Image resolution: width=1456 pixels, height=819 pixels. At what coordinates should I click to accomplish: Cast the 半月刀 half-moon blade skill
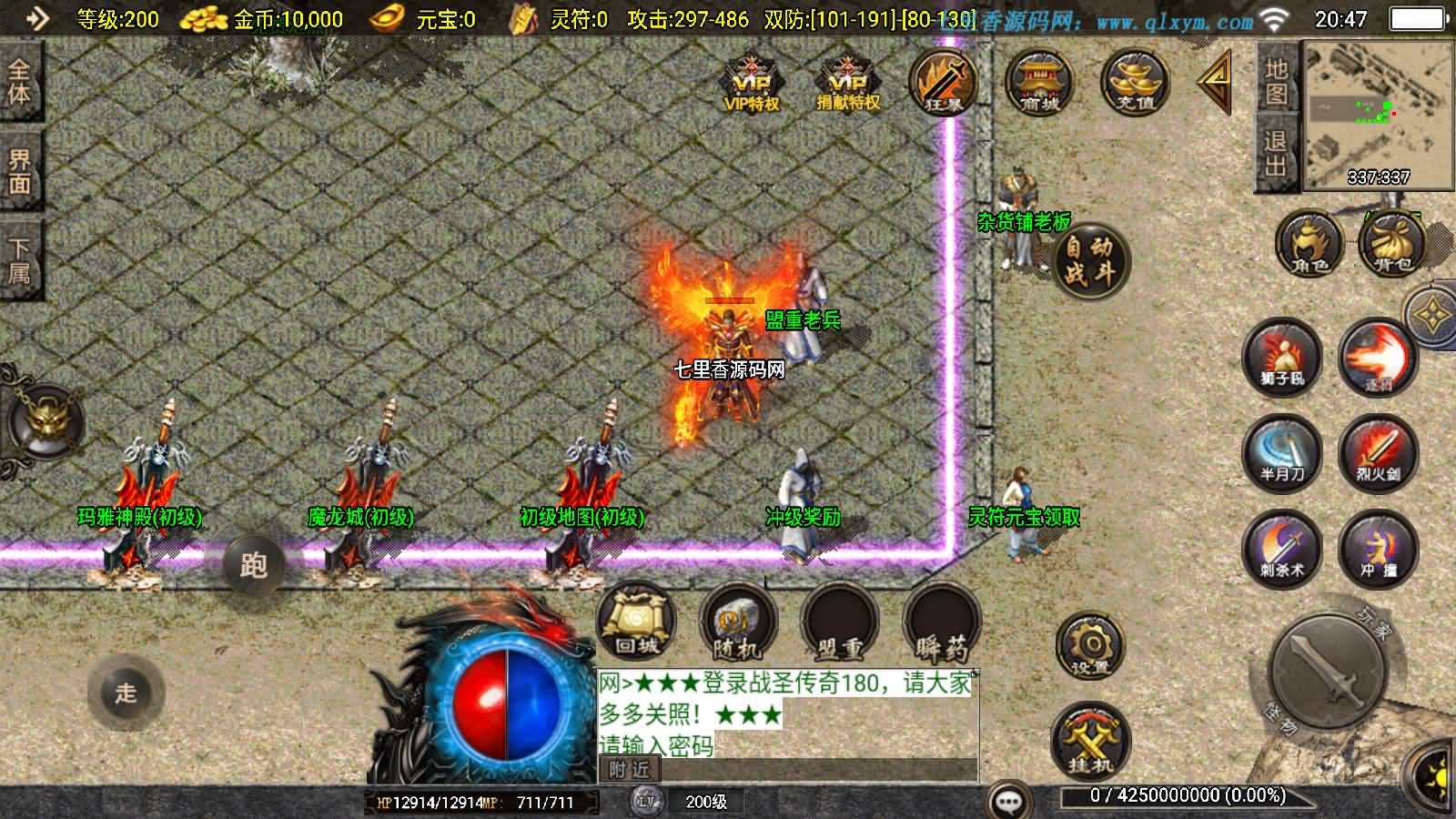(x=1282, y=453)
